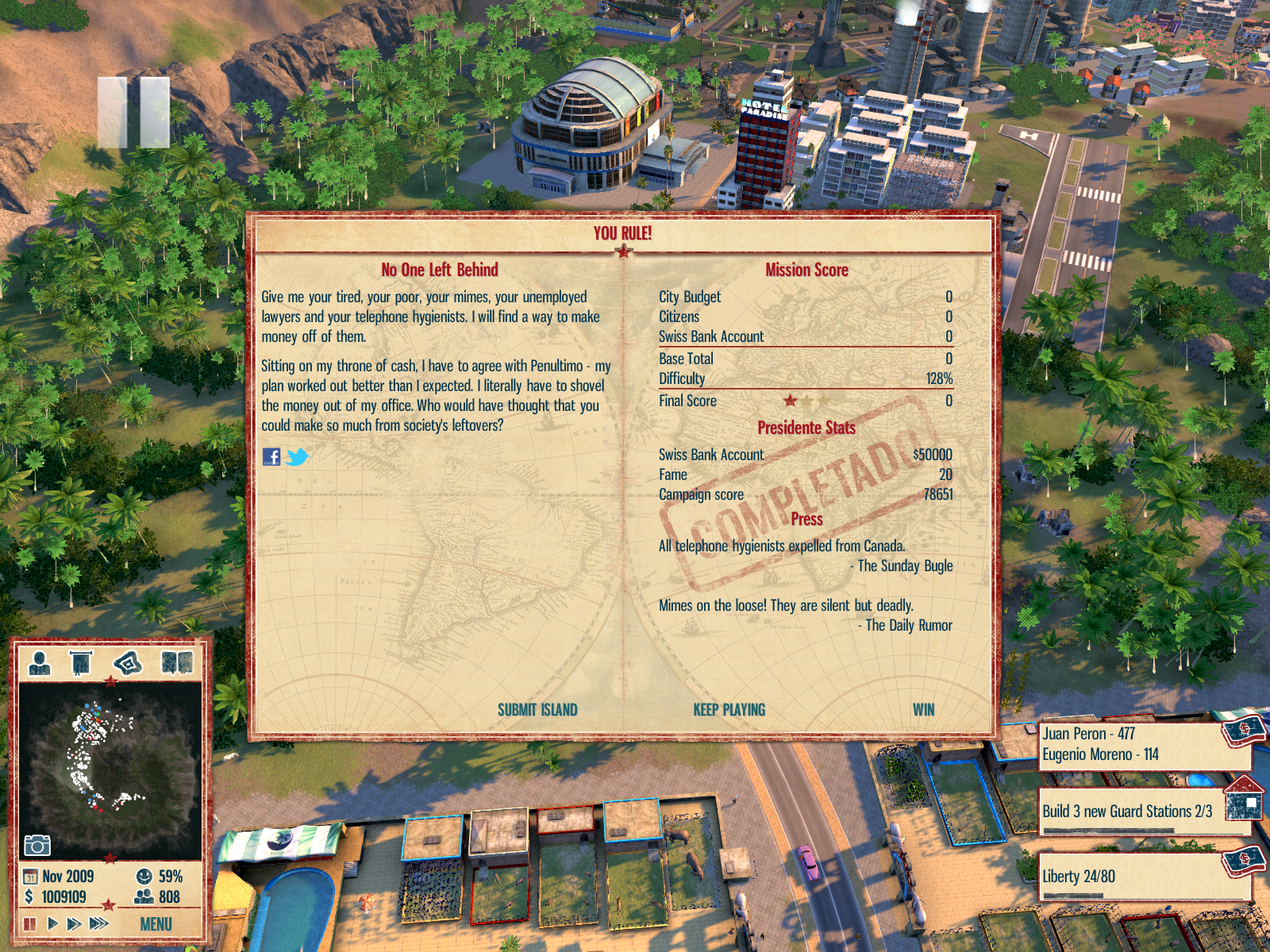Set game speed to double fast-forward
This screenshot has width=1270, height=952.
click(74, 923)
